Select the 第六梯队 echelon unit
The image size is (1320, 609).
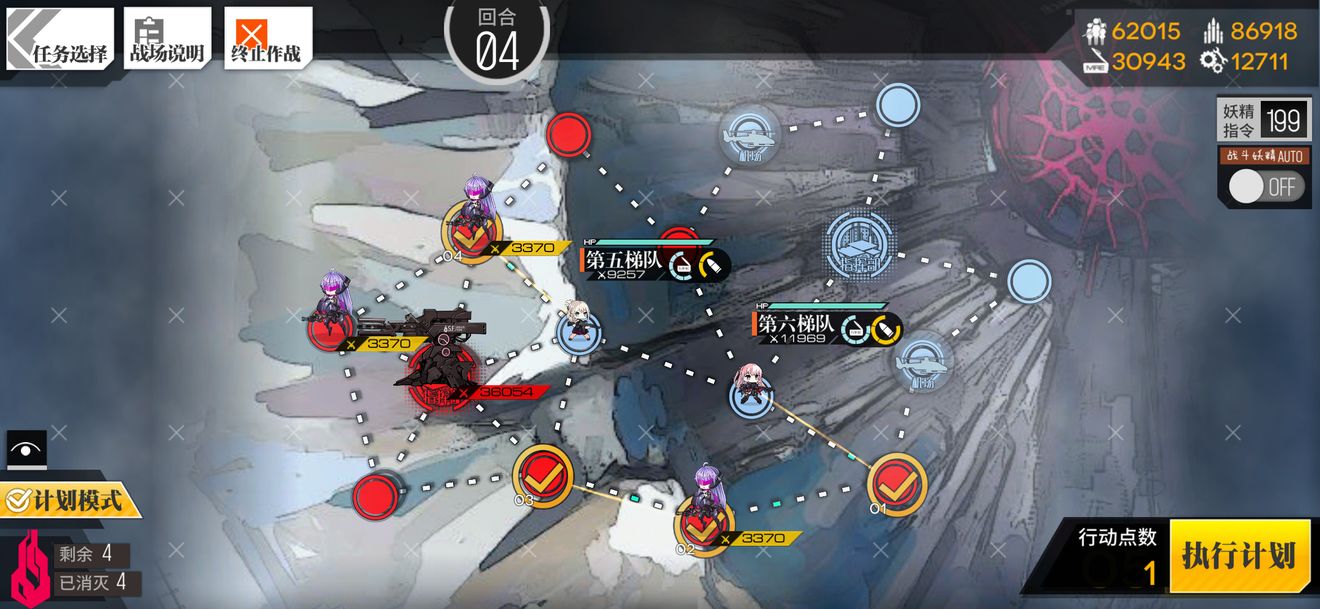[750, 390]
